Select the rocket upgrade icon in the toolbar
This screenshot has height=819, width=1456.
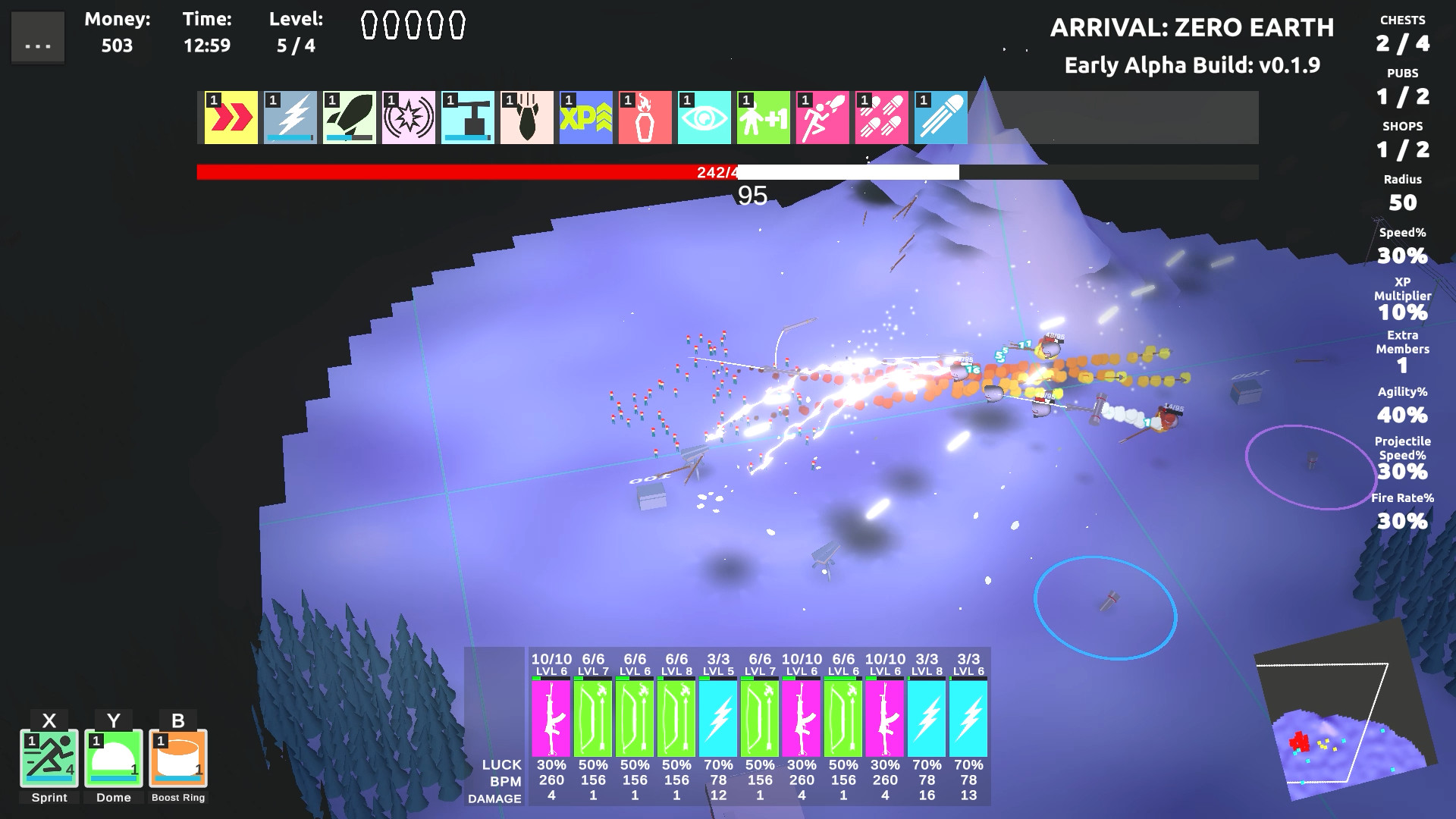coord(349,115)
